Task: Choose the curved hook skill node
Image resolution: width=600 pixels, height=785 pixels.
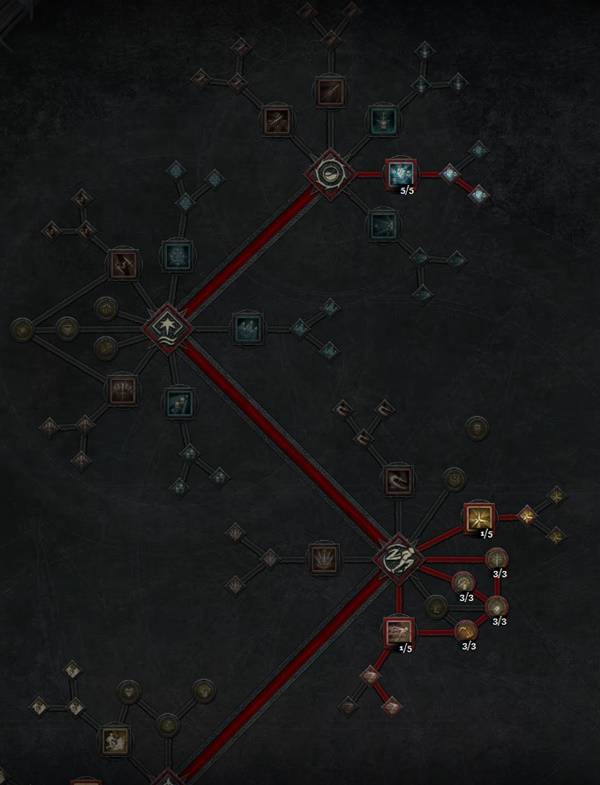Action: 397,481
